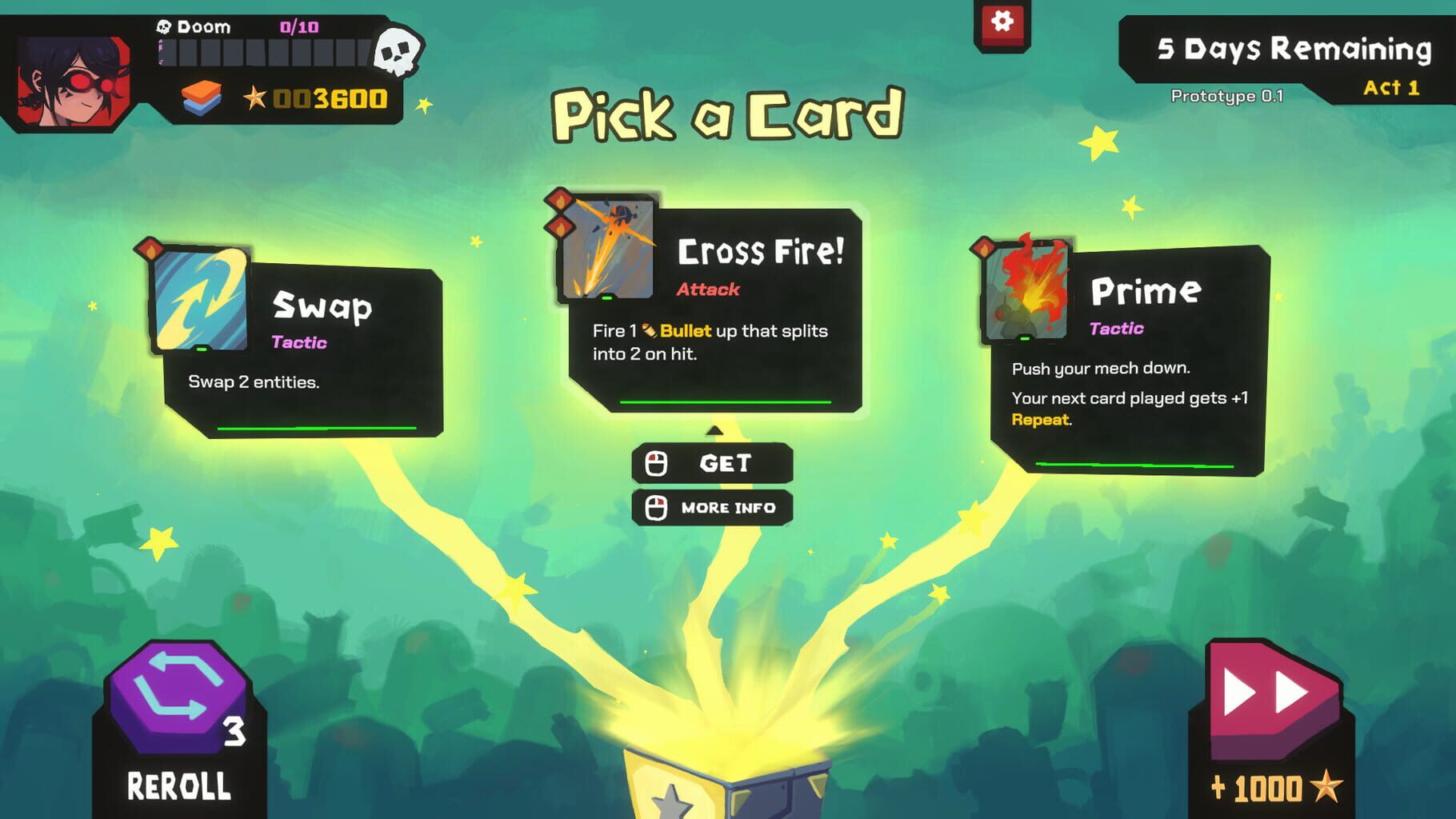Click the star icon beside the 003600 counter
Viewport: 1456px width, 819px height.
pos(254,98)
